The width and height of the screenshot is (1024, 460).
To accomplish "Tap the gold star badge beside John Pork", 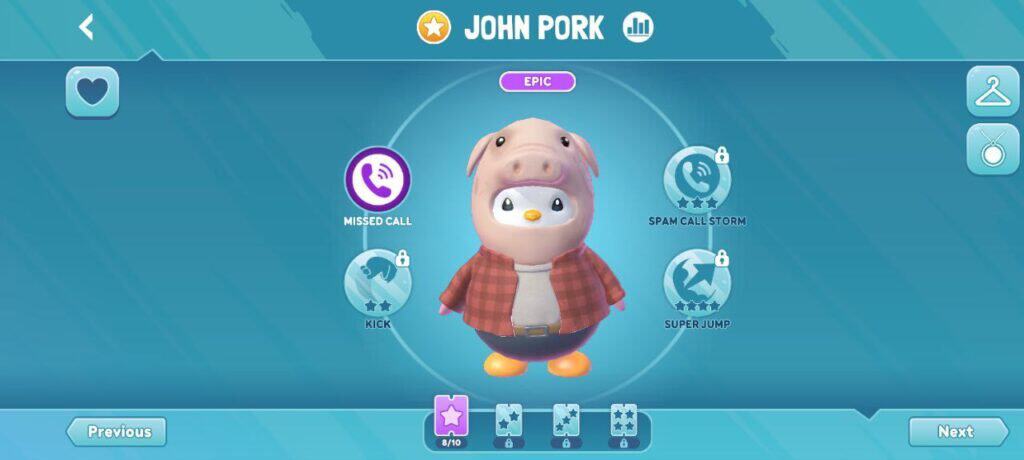I will click(x=433, y=28).
